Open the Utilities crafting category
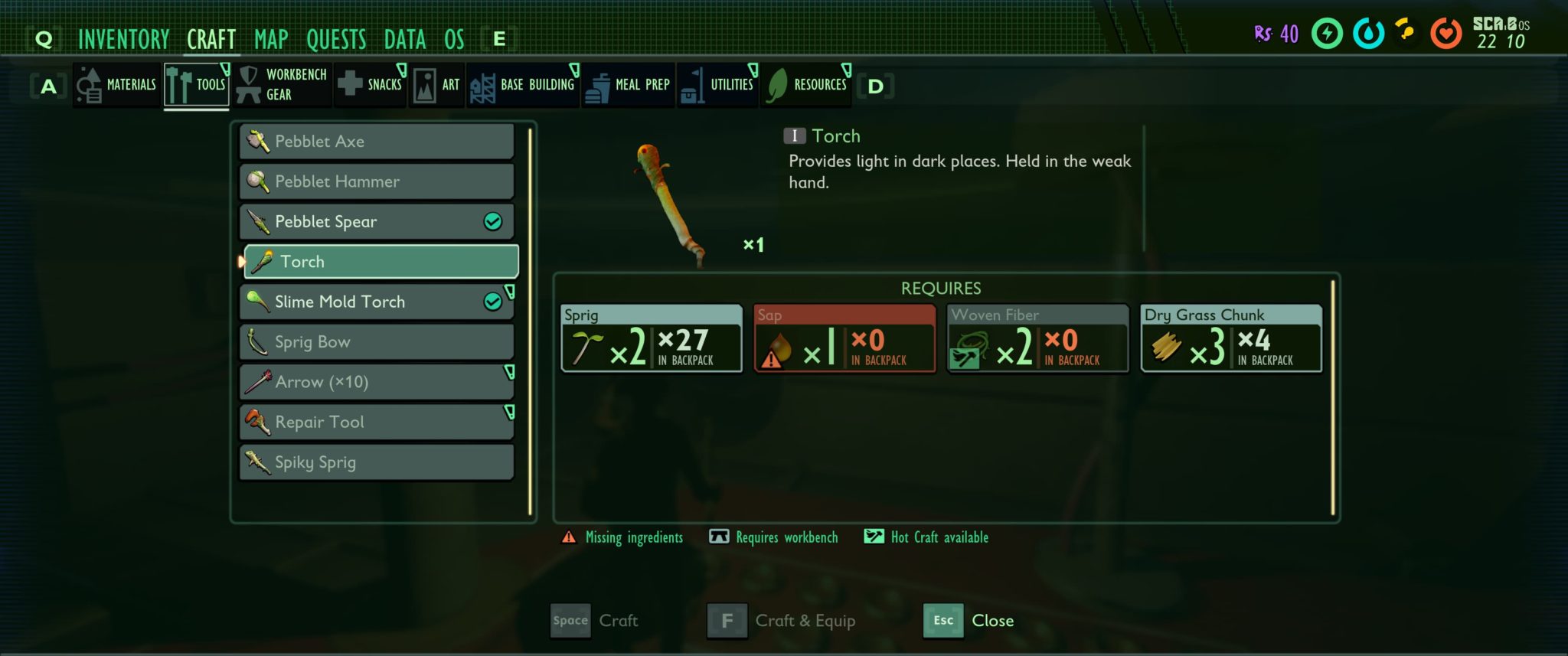This screenshot has width=1568, height=656. pos(694,84)
